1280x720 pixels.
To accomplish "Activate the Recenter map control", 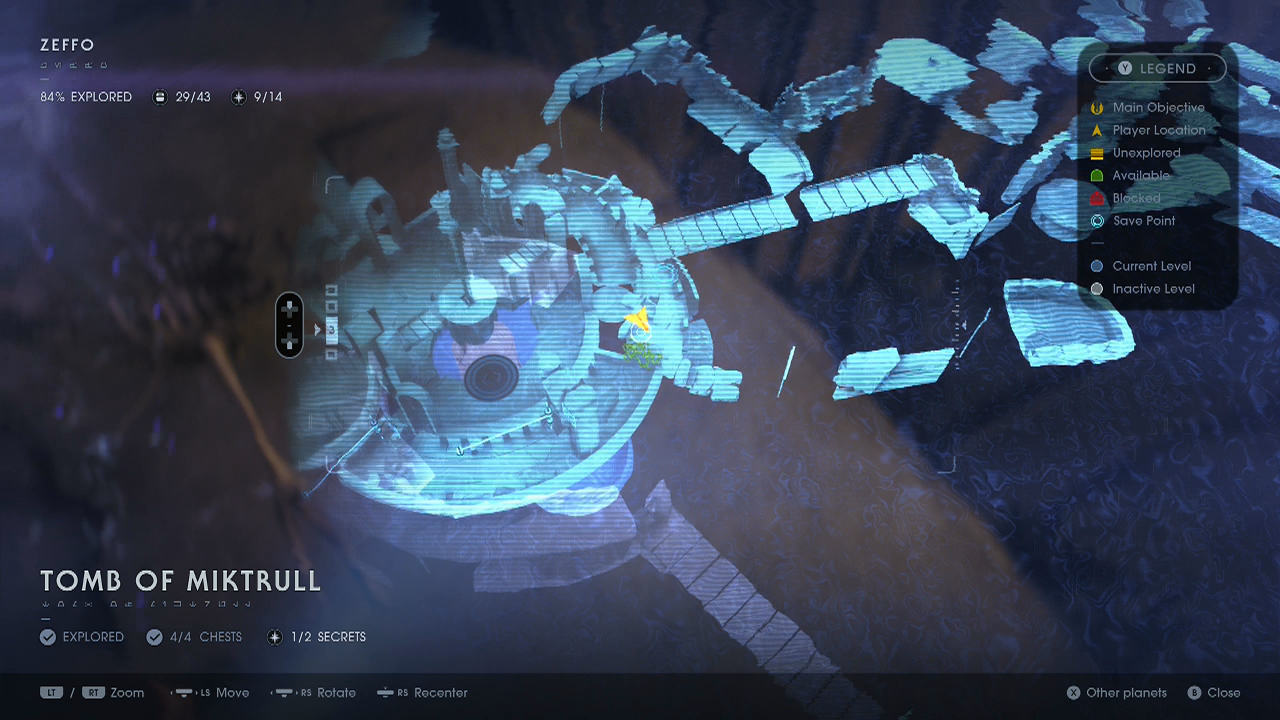I will pos(422,692).
